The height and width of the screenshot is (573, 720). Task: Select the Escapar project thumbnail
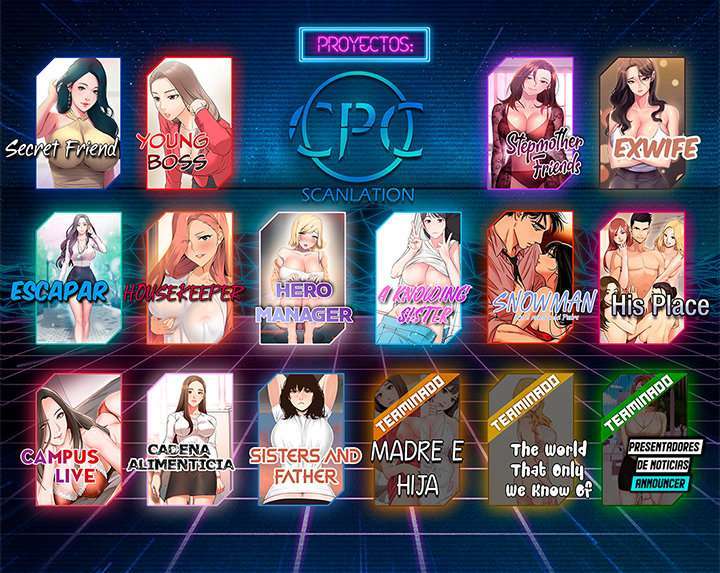(78, 278)
